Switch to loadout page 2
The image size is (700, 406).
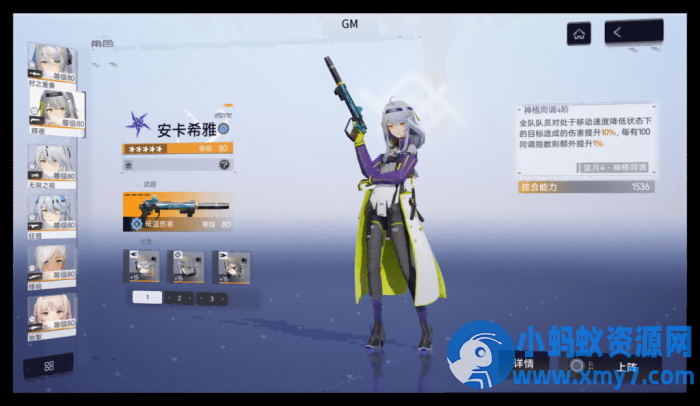pos(179,298)
